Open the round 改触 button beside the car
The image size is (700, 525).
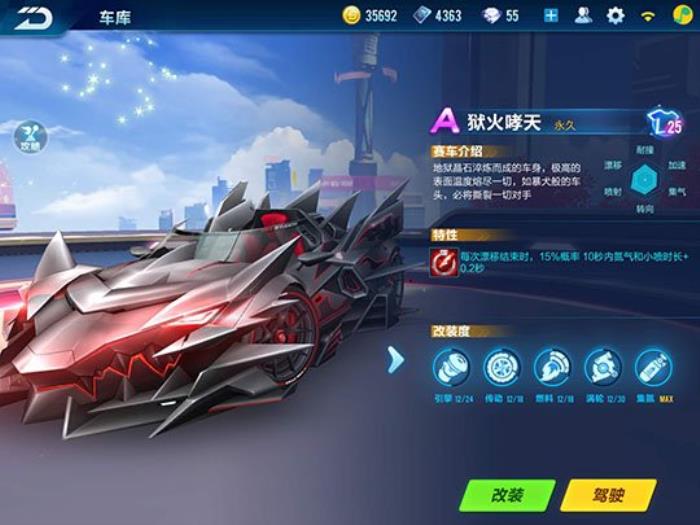coord(30,137)
